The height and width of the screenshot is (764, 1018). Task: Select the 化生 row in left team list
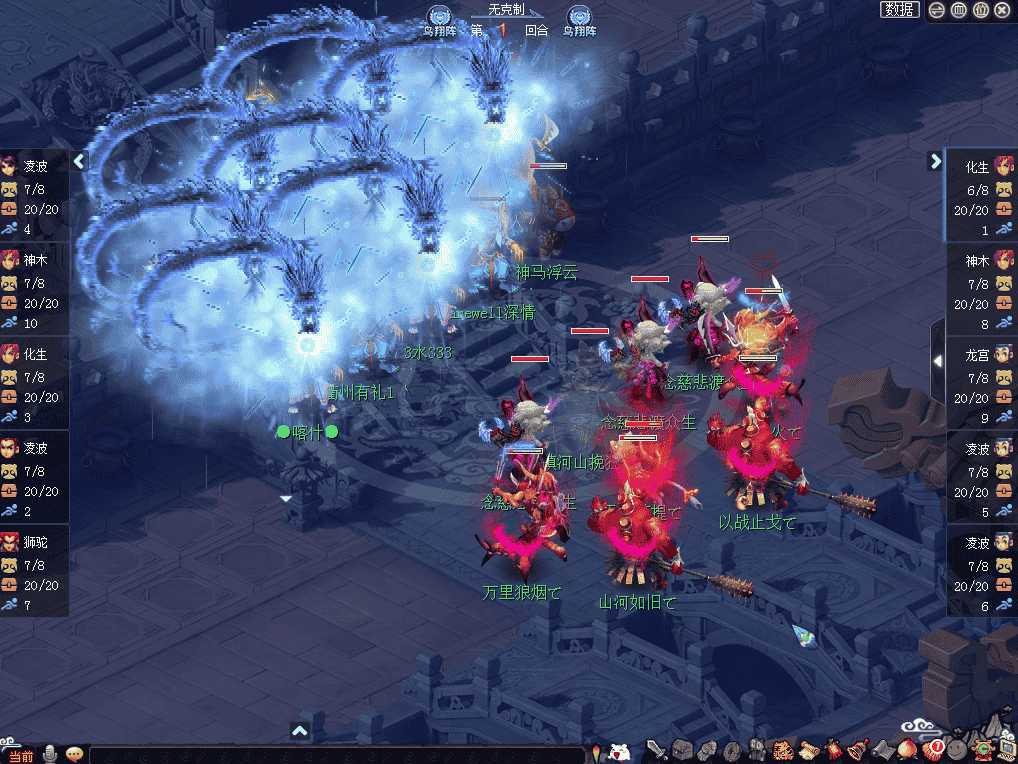click(x=35, y=377)
